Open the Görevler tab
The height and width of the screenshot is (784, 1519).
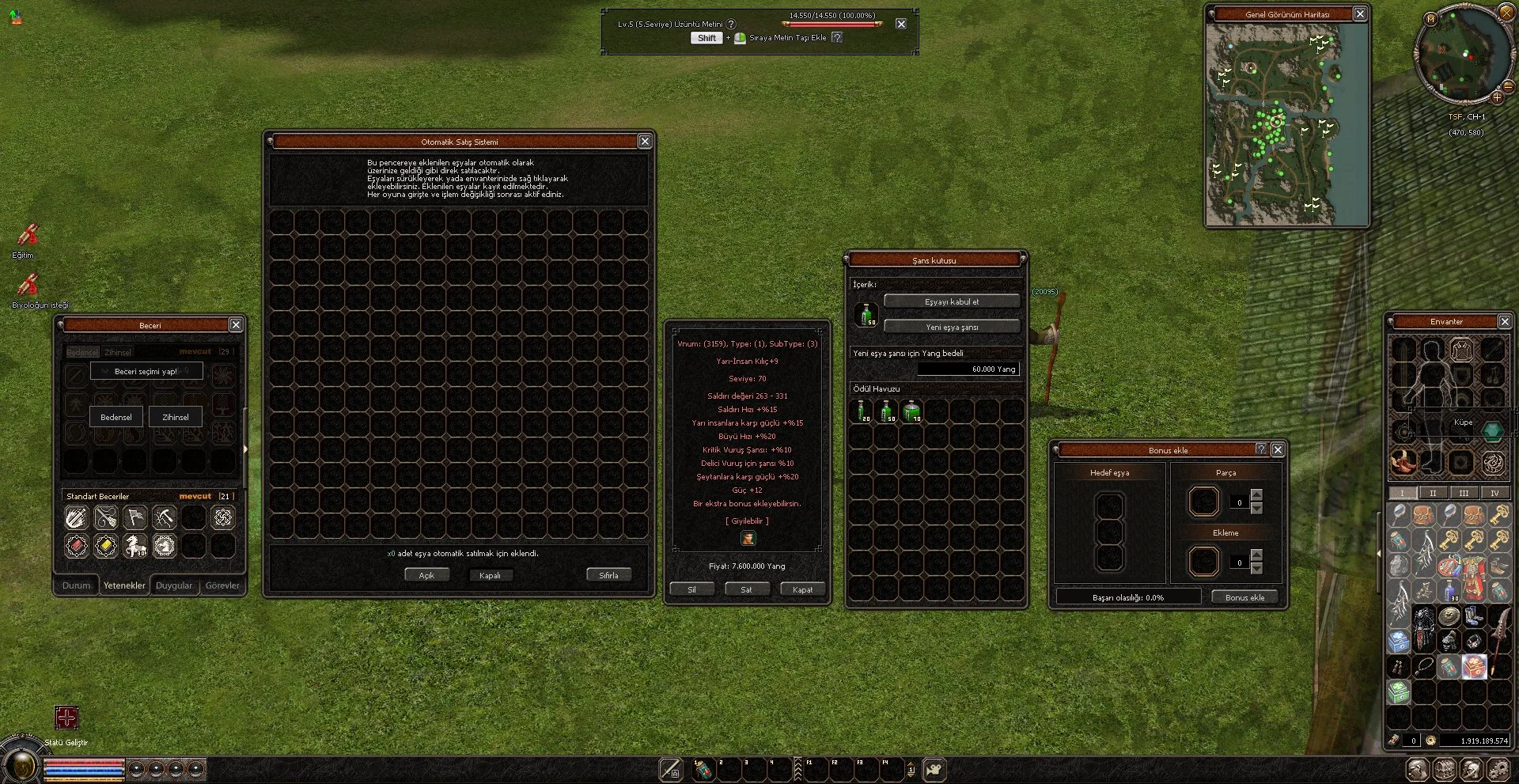[x=222, y=585]
